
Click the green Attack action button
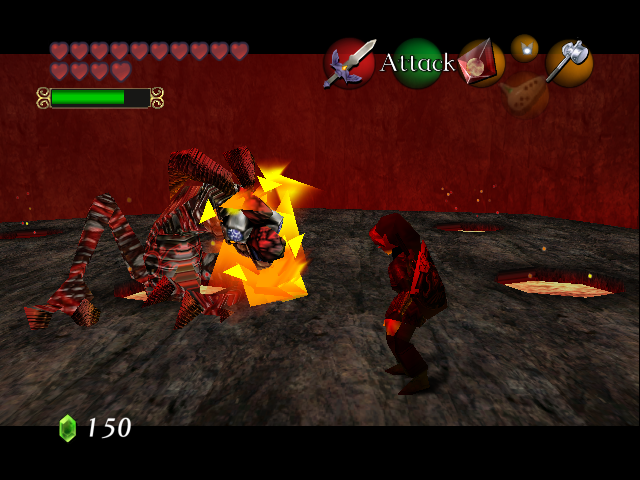tap(417, 63)
